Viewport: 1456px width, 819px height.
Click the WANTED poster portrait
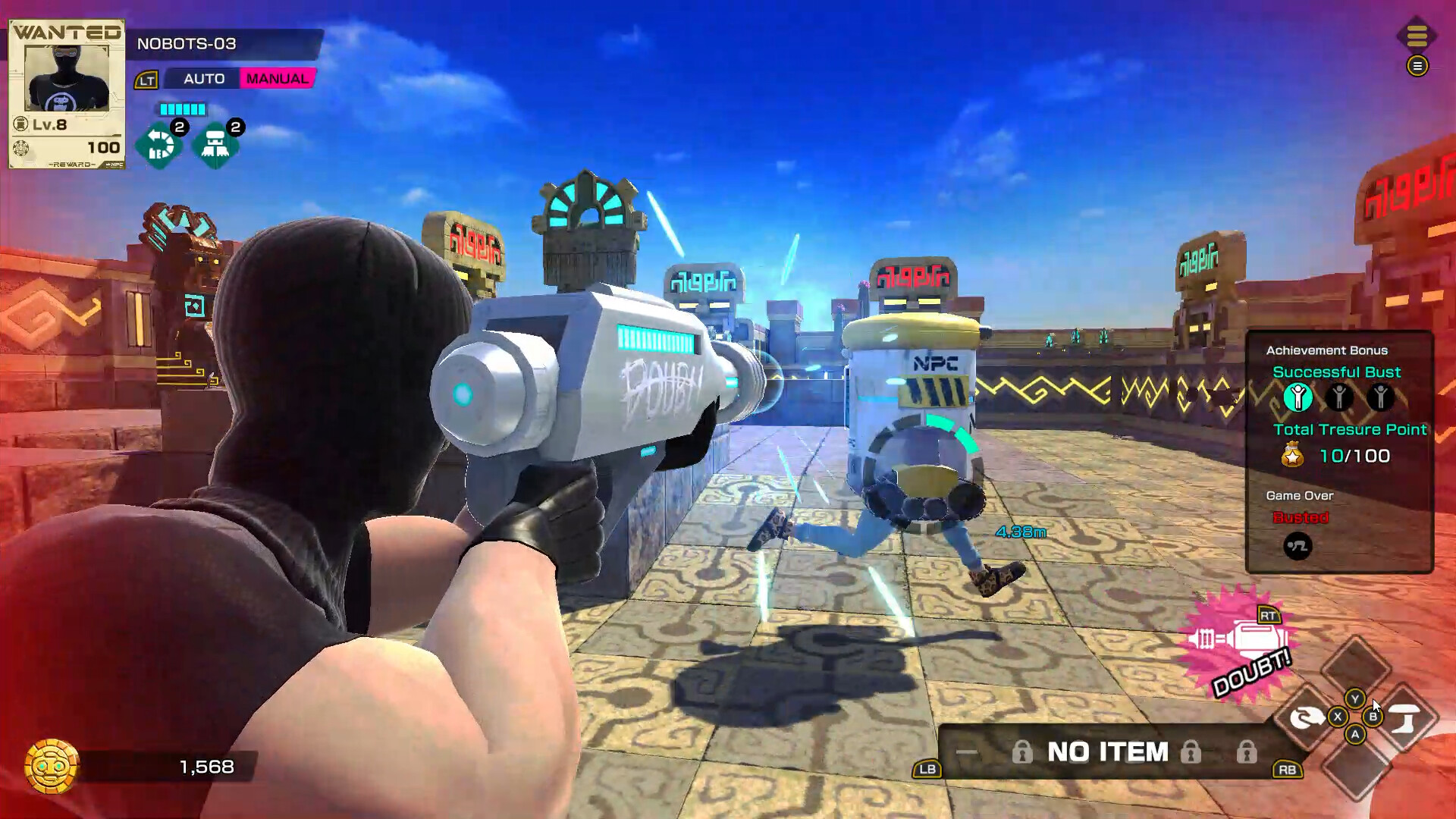(66, 77)
